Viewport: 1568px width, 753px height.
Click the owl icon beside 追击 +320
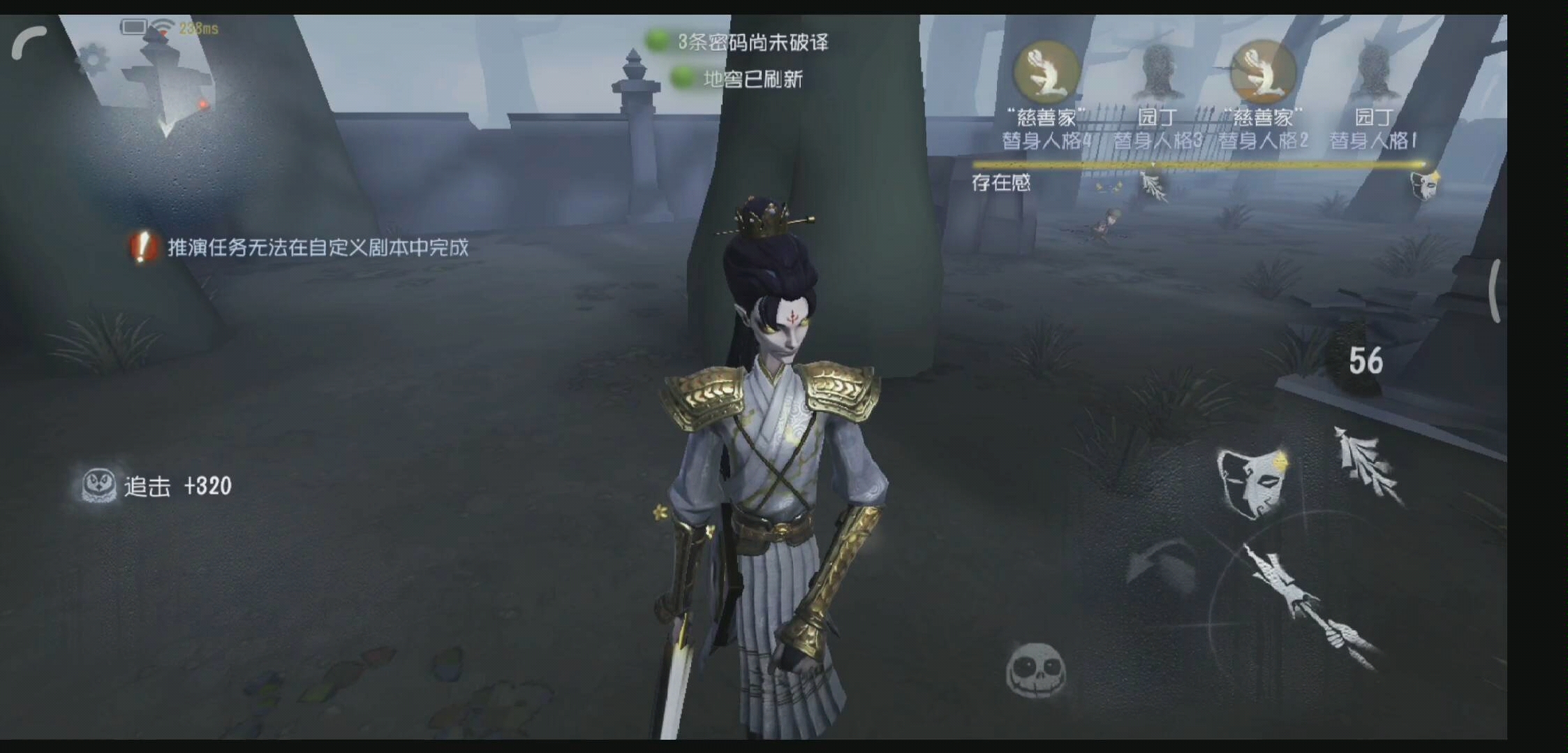[x=100, y=483]
